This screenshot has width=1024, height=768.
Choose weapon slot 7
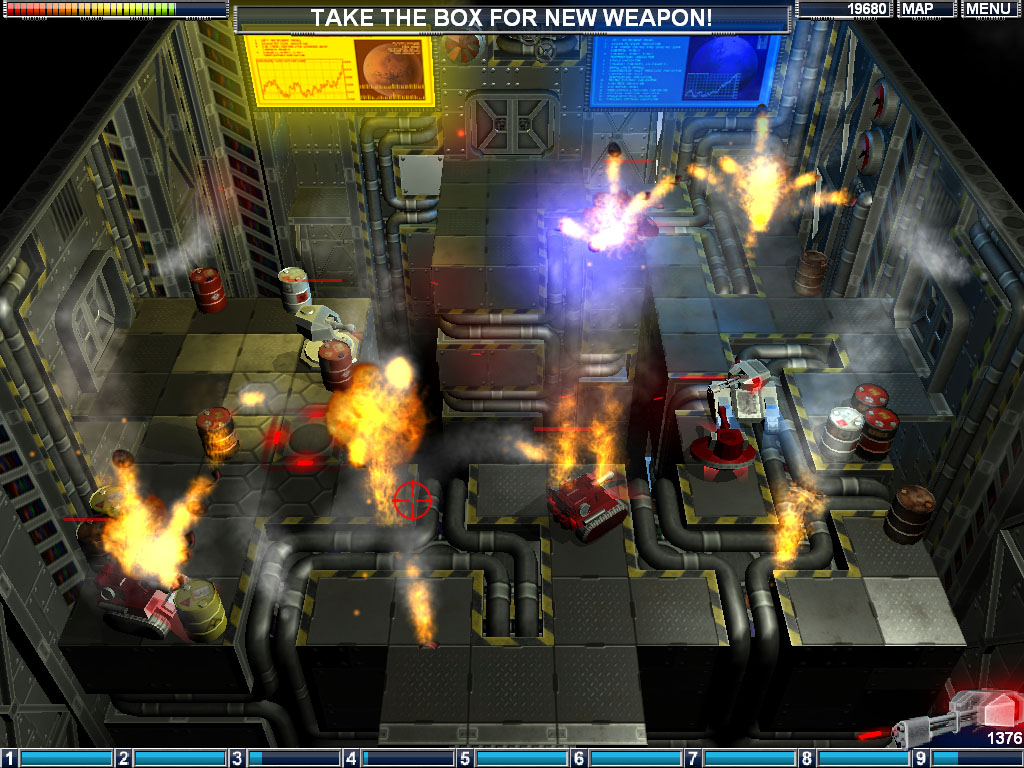pyautogui.click(x=741, y=758)
